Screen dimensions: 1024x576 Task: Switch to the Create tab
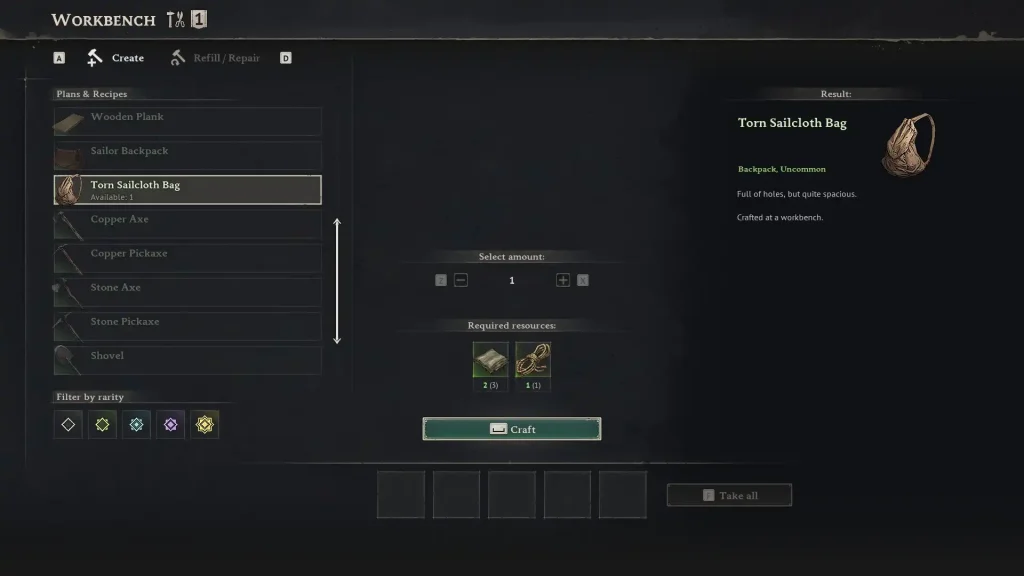point(116,58)
